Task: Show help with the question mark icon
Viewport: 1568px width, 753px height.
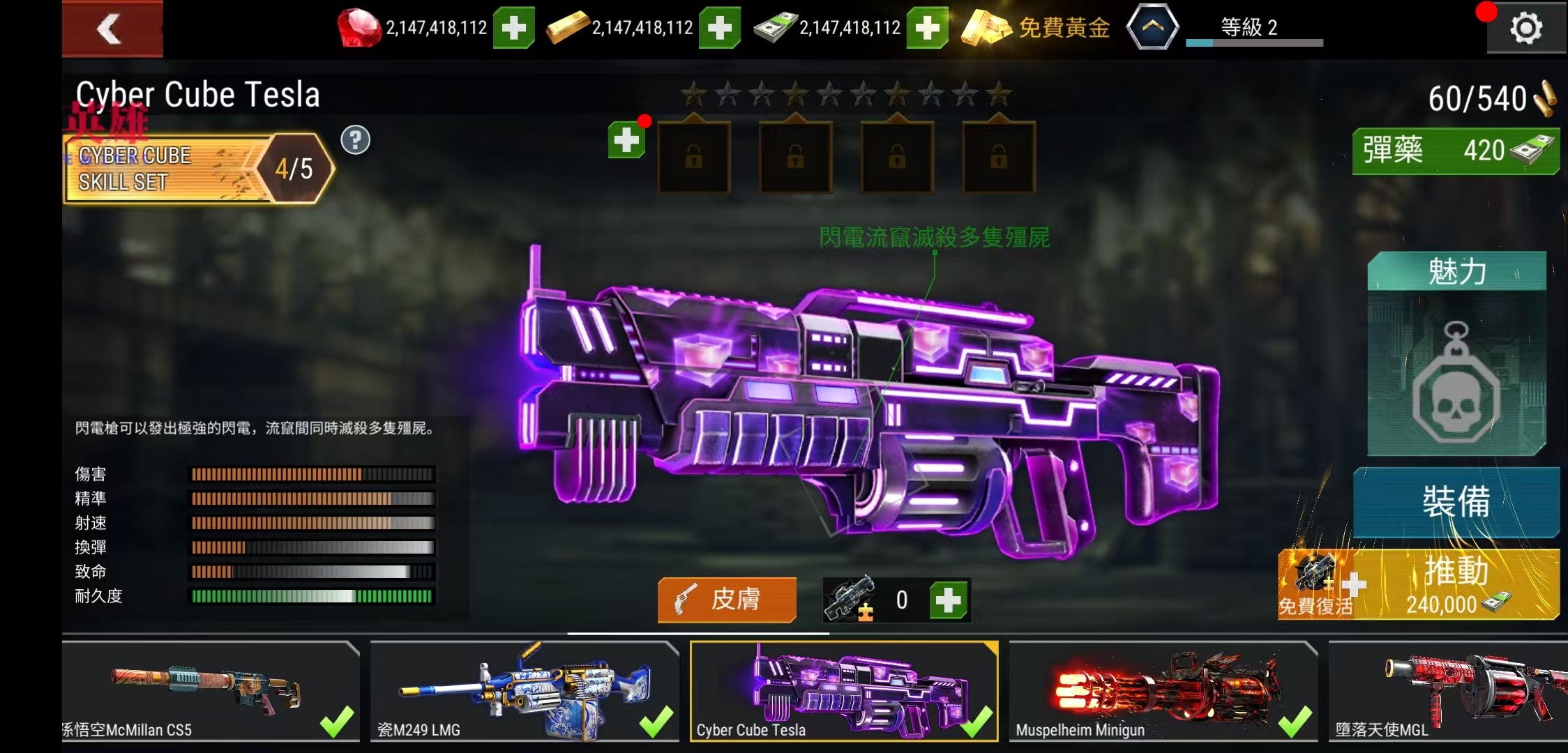Action: (x=355, y=140)
